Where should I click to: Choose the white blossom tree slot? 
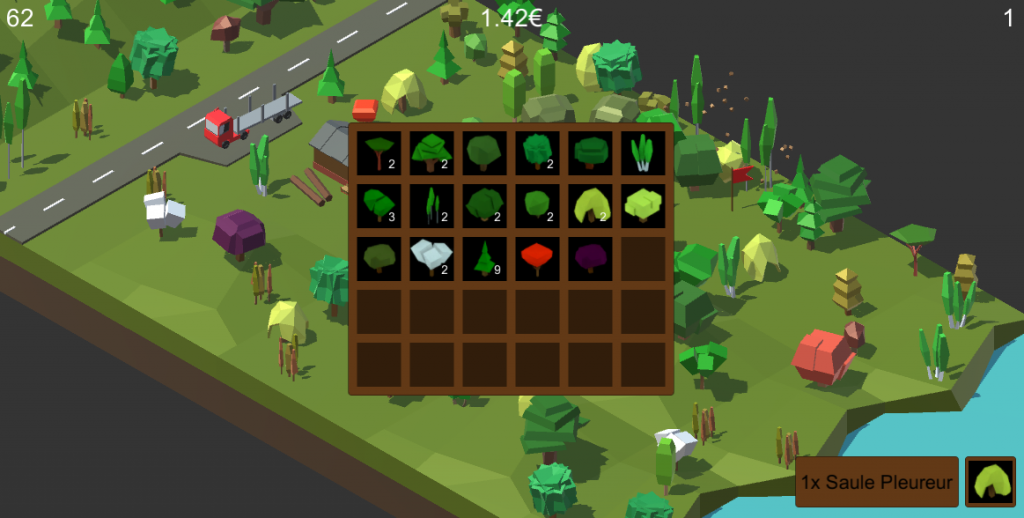coord(432,258)
